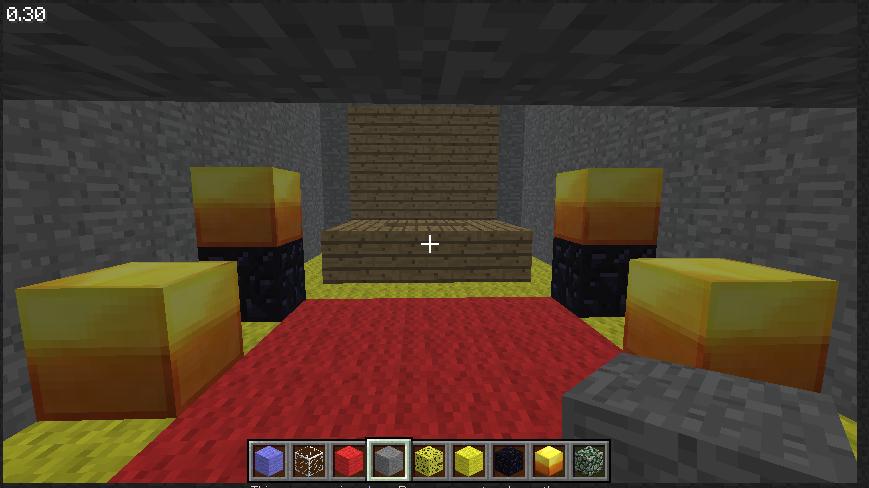The image size is (869, 488).
Task: Select the blue wool block slot
Action: tap(269, 461)
